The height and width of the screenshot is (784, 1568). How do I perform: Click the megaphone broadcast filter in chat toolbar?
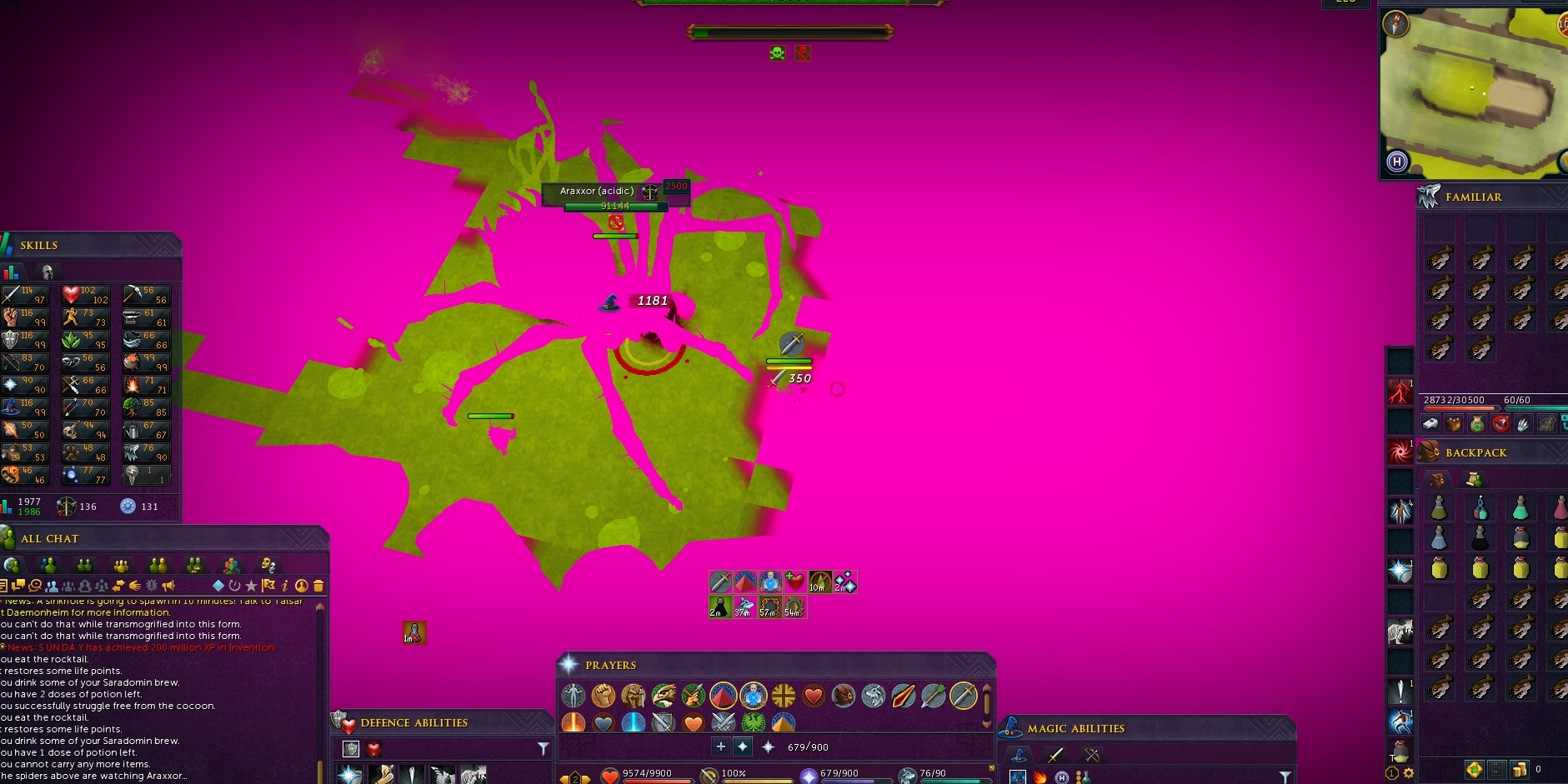pos(170,586)
